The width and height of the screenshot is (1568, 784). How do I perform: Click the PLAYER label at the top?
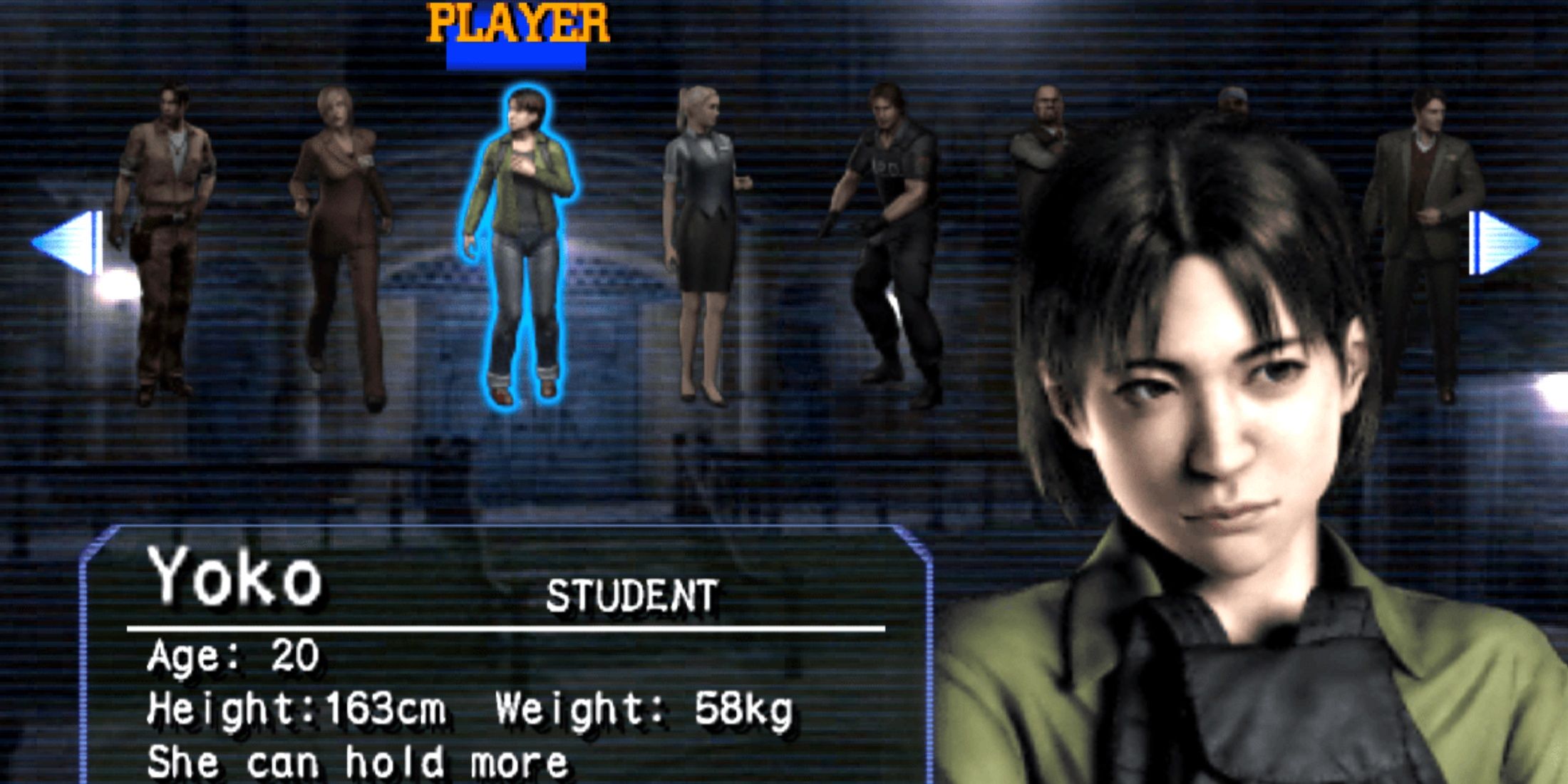(517, 21)
